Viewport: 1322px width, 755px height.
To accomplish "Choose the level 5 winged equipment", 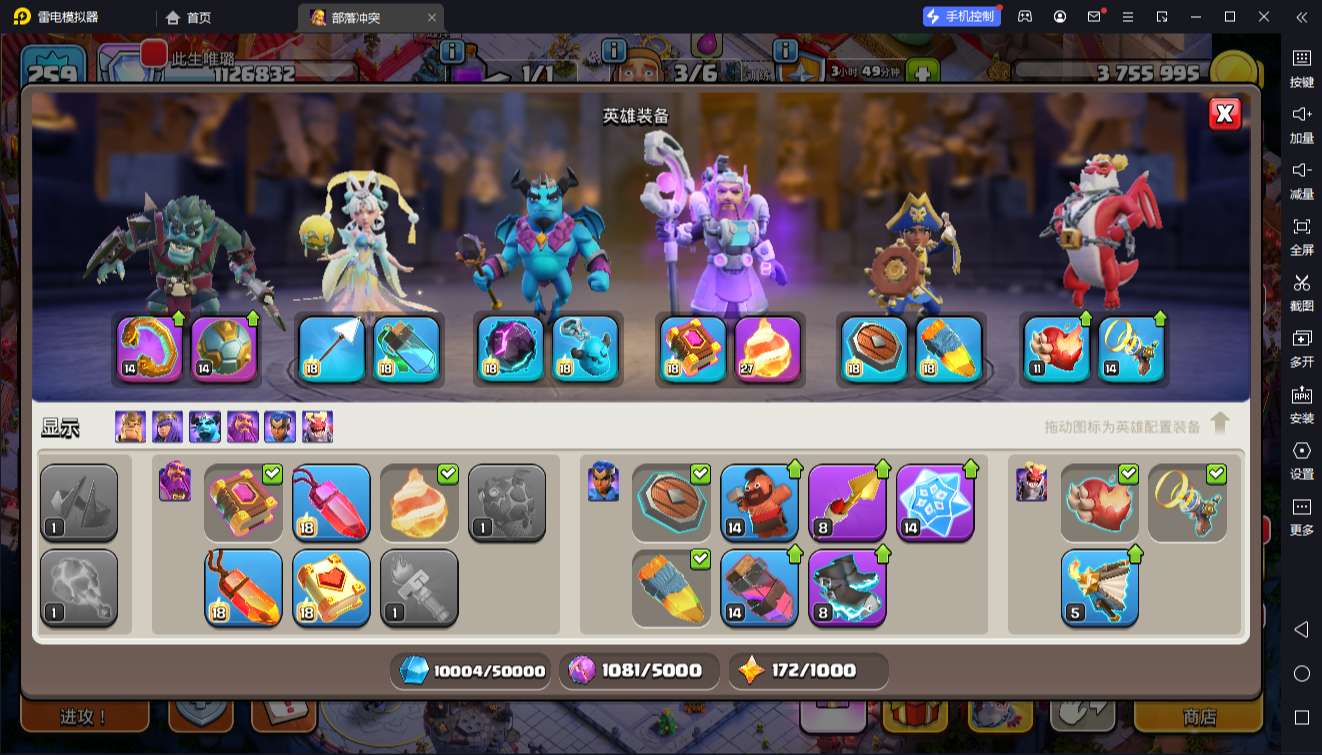I will click(1099, 587).
